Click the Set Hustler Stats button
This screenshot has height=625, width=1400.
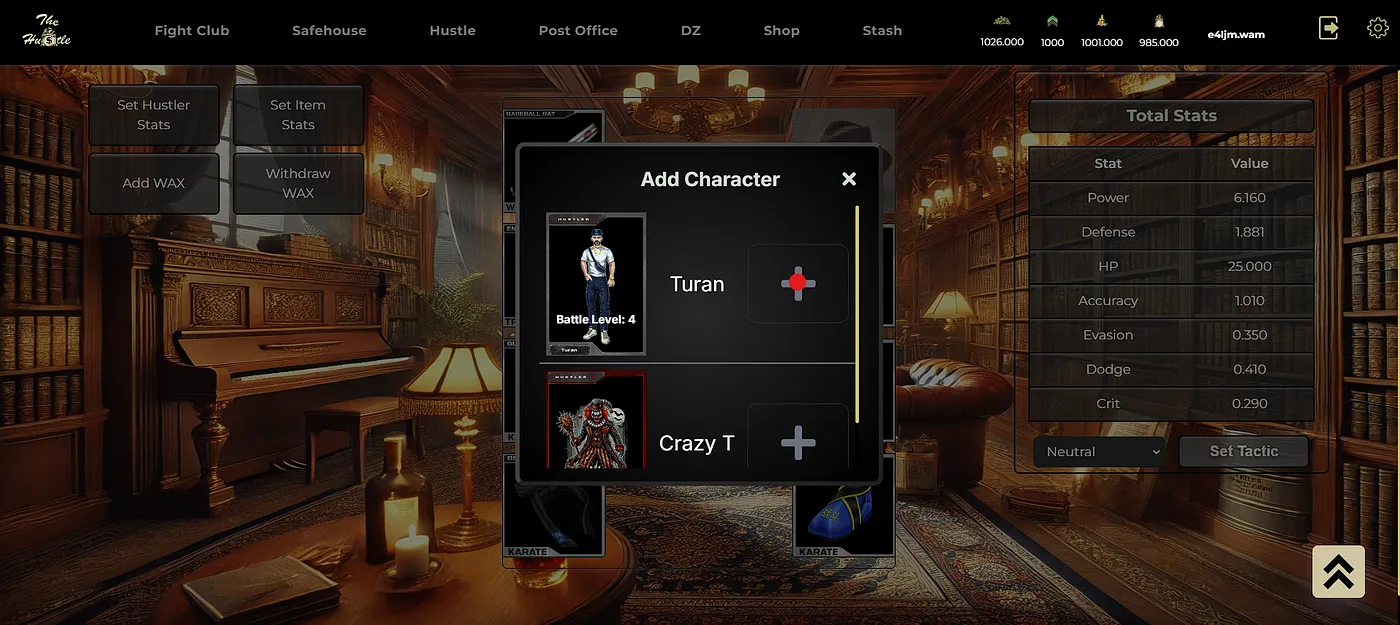click(x=154, y=115)
